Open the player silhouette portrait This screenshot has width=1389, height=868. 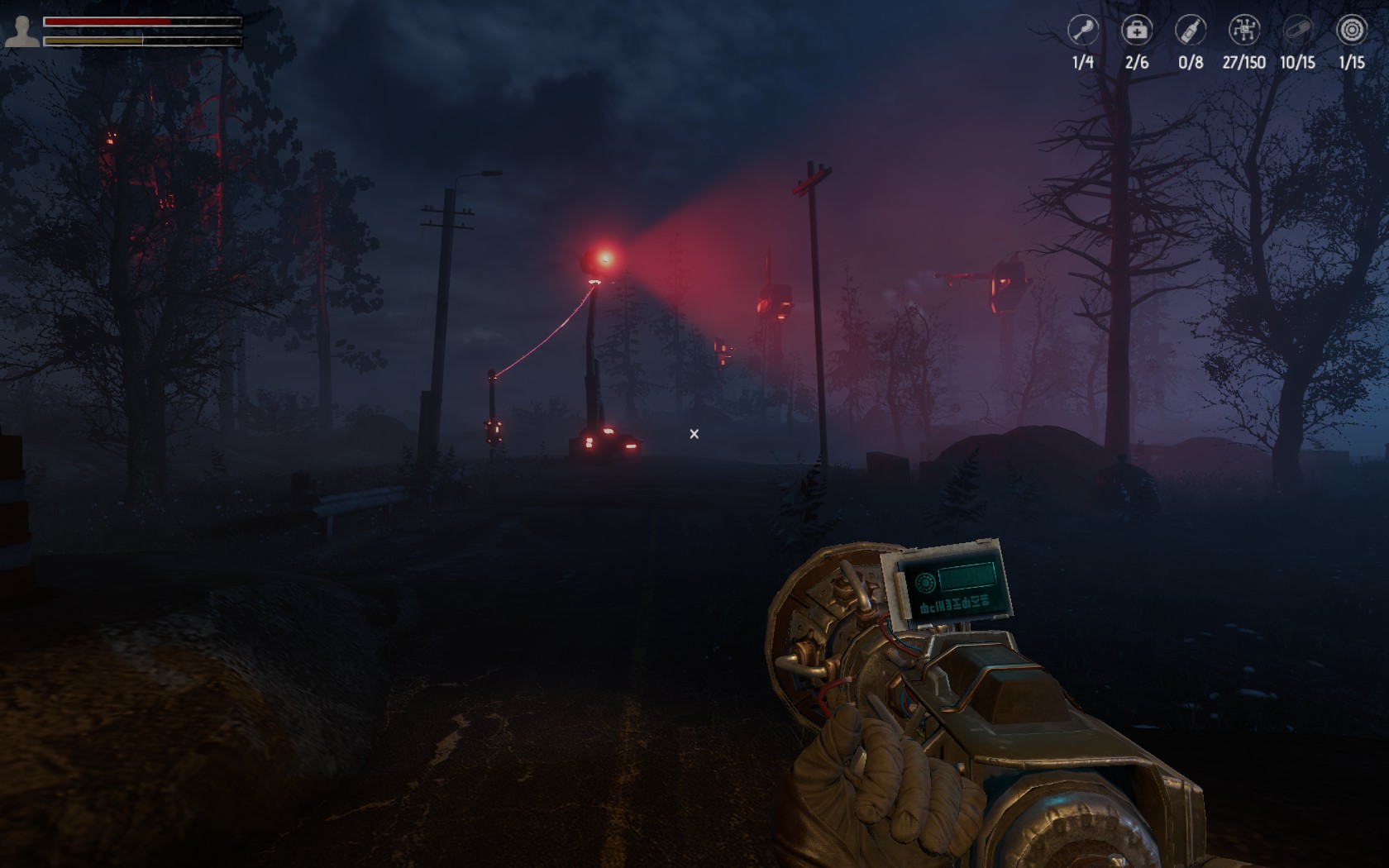(x=22, y=31)
